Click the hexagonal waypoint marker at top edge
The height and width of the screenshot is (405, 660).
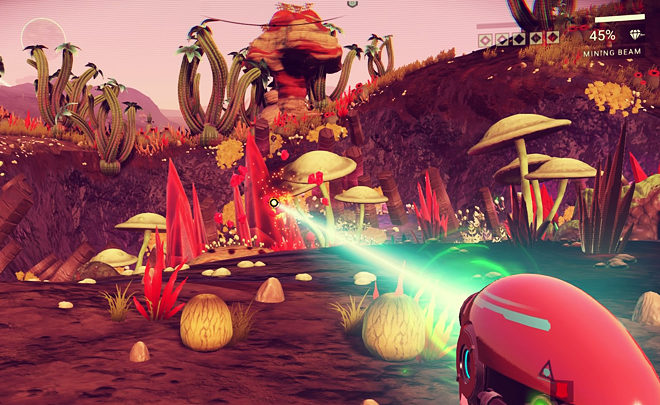[352, 4]
